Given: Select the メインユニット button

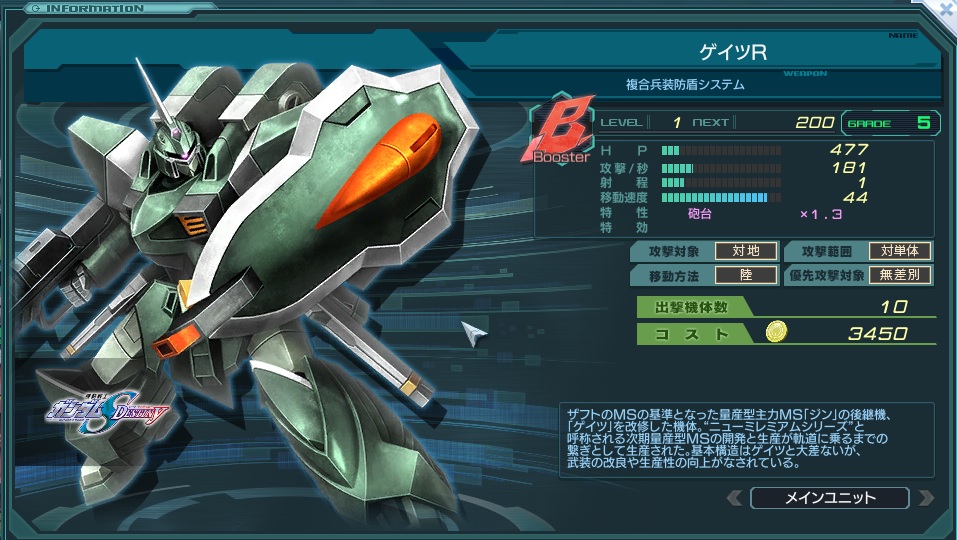Looking at the screenshot, I should click(829, 498).
